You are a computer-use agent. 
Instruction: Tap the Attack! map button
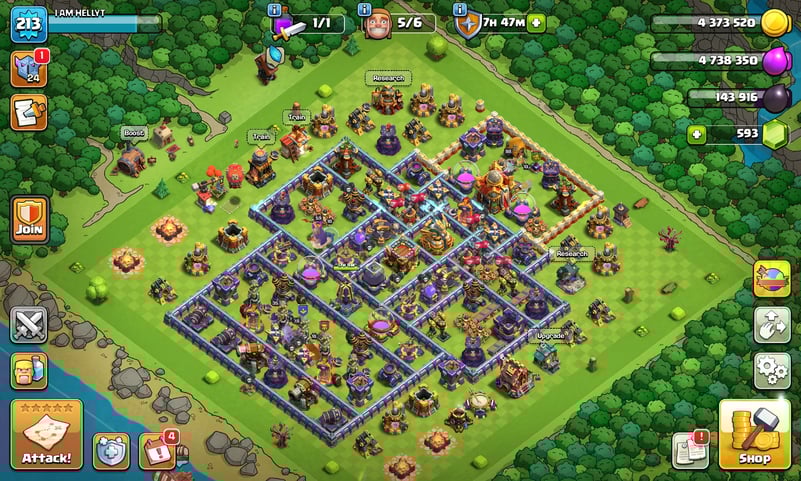coord(46,434)
